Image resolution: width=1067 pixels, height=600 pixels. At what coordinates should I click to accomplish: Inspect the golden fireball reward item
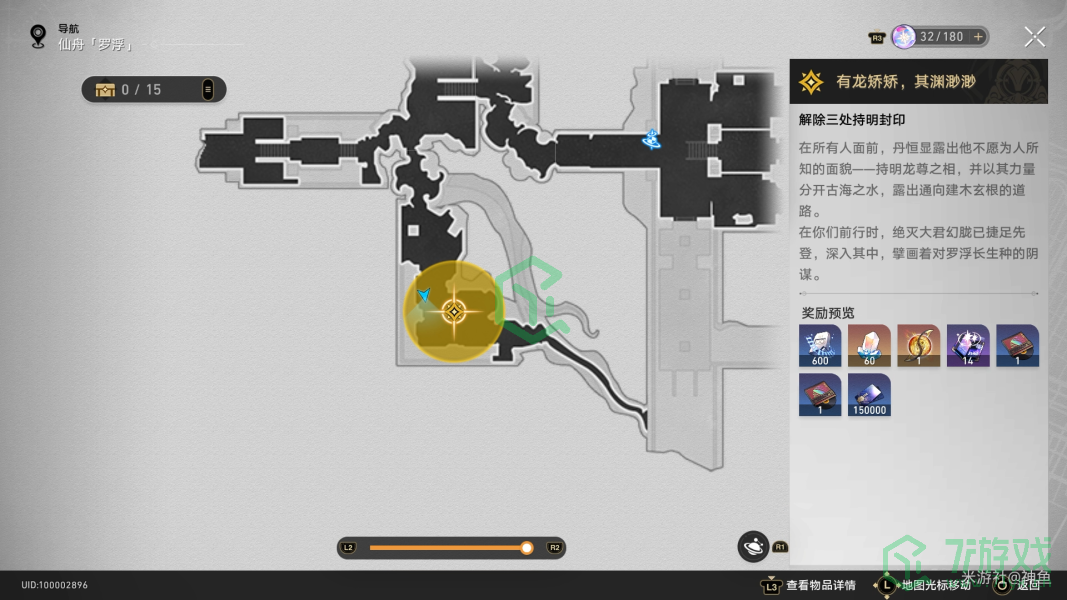coord(918,346)
